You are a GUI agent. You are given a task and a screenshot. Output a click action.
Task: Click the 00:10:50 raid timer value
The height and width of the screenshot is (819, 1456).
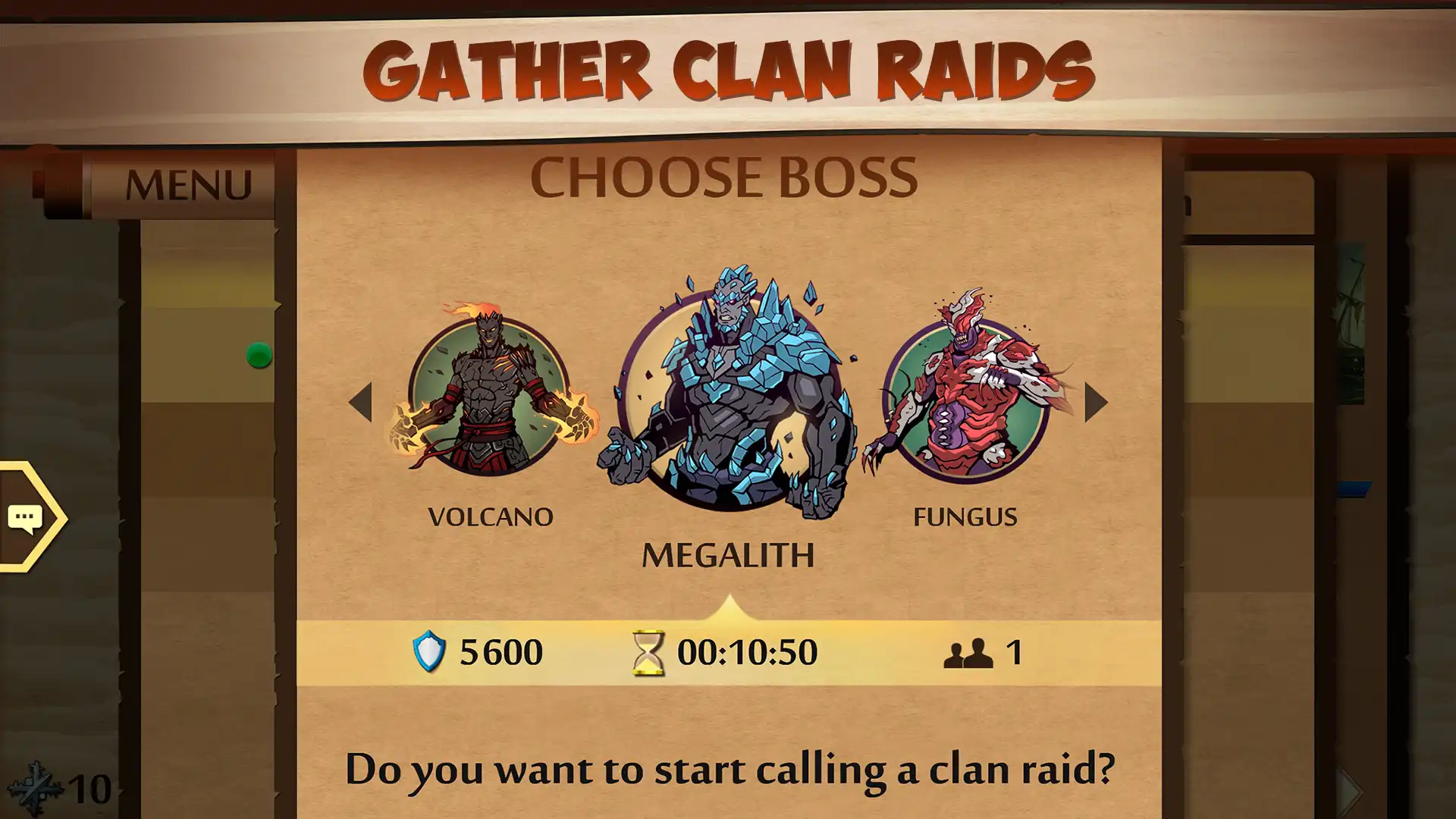pos(747,651)
